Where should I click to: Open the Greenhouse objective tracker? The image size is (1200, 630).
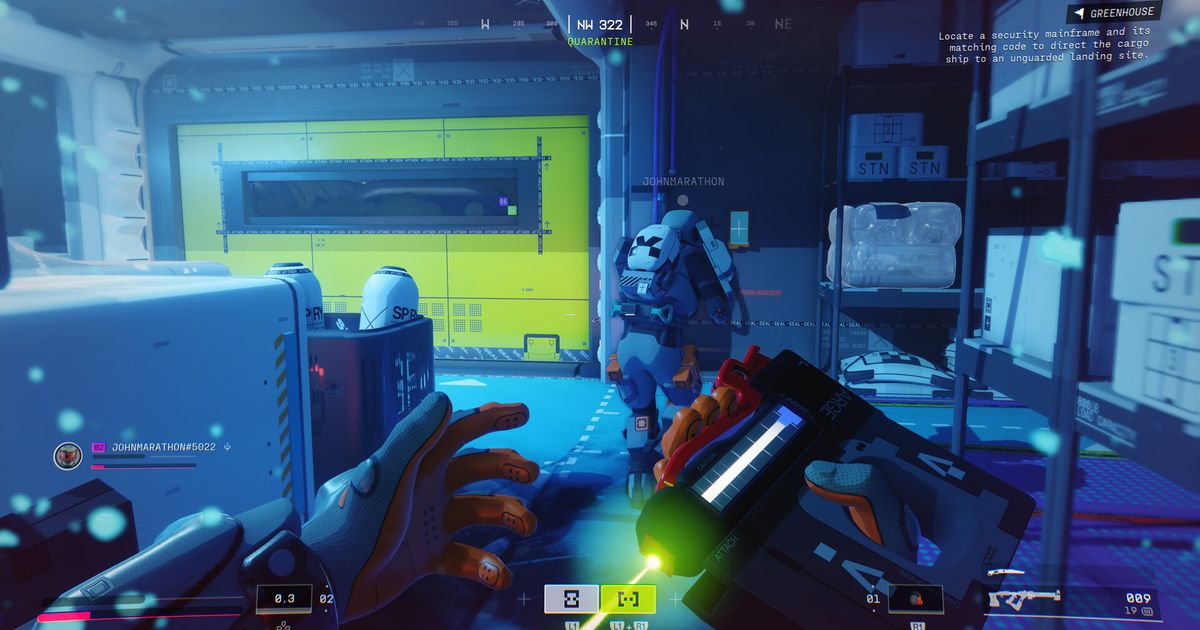pyautogui.click(x=1115, y=13)
